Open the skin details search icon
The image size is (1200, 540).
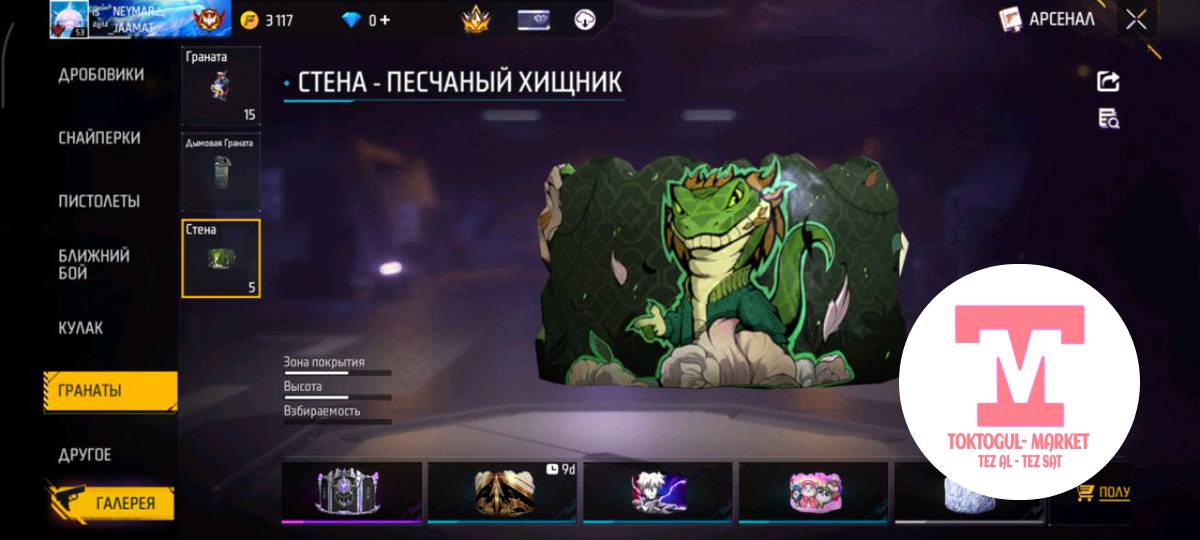click(x=1108, y=119)
